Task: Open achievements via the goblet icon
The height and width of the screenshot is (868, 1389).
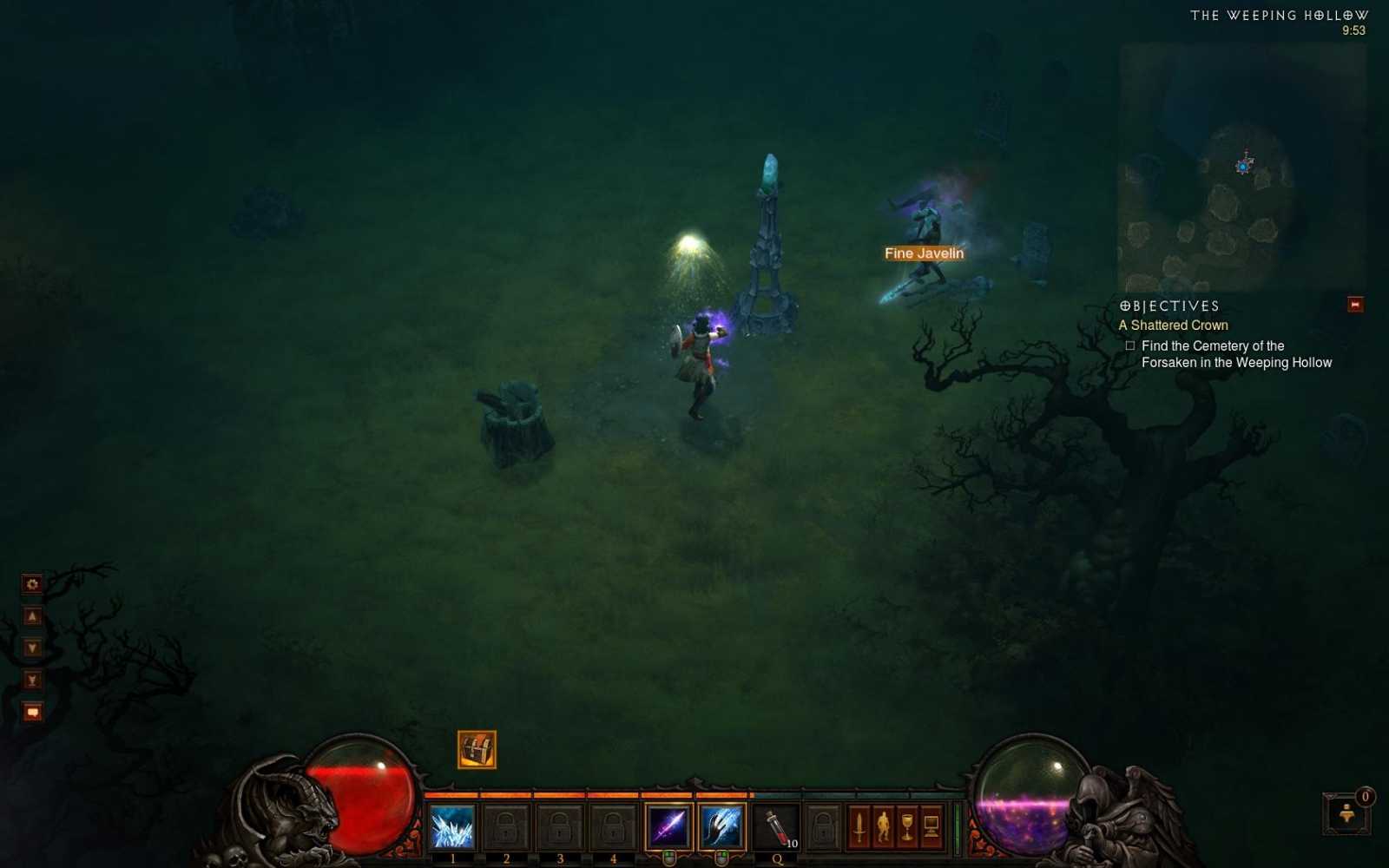Action: (906, 827)
